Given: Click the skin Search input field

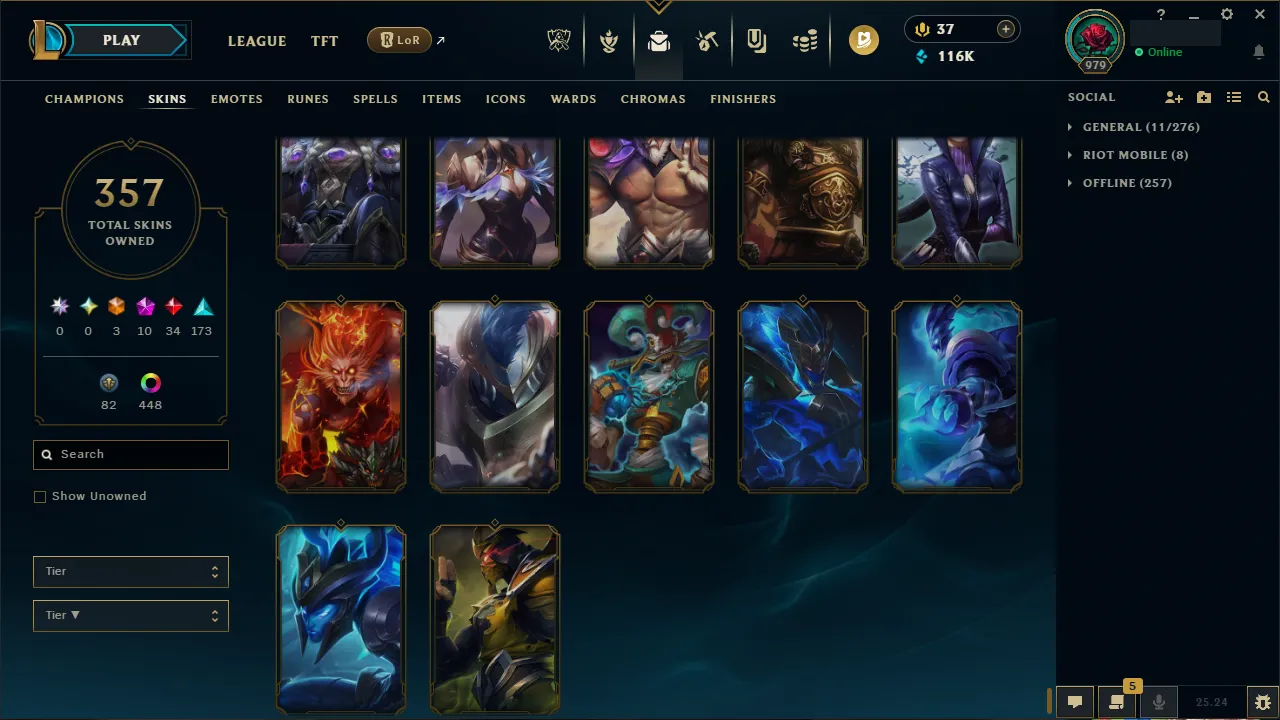Looking at the screenshot, I should coord(130,454).
